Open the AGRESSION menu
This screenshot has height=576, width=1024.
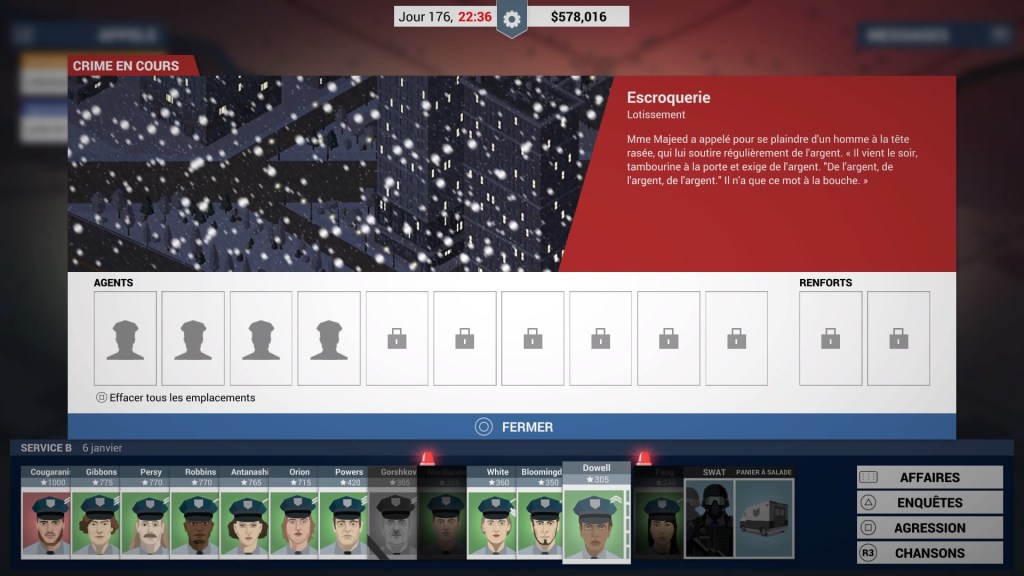(929, 528)
